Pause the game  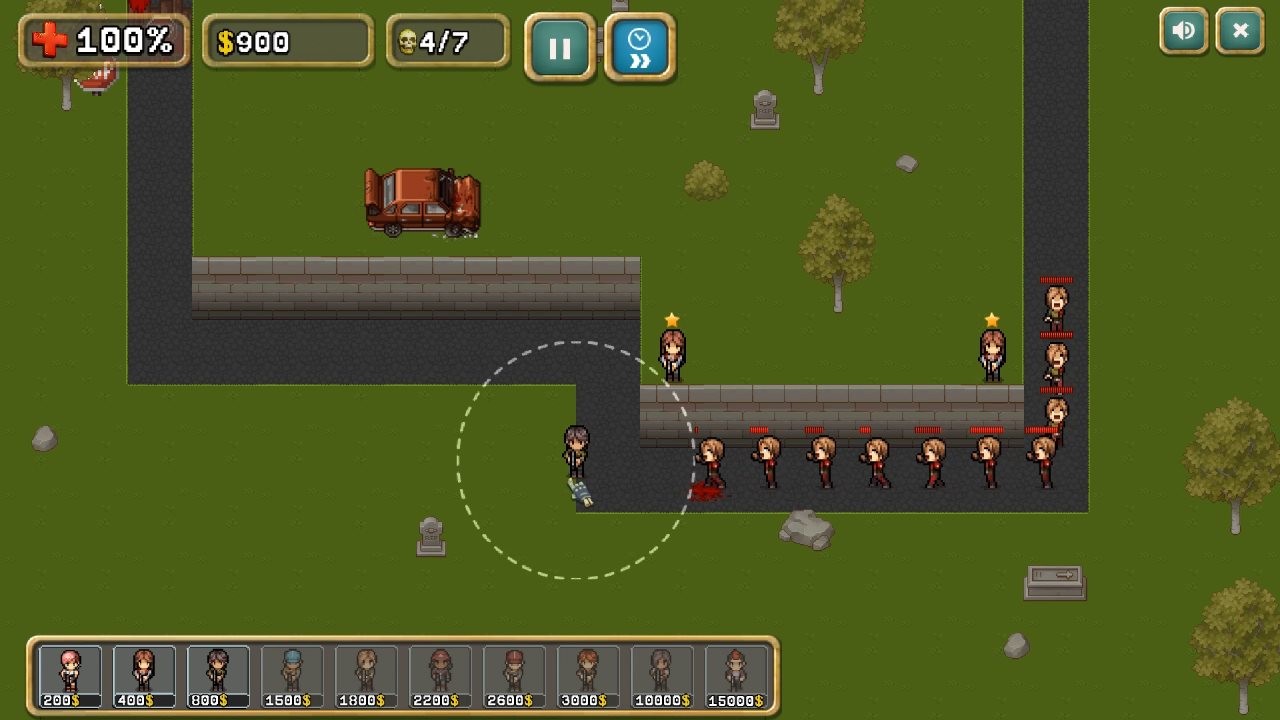(x=561, y=47)
